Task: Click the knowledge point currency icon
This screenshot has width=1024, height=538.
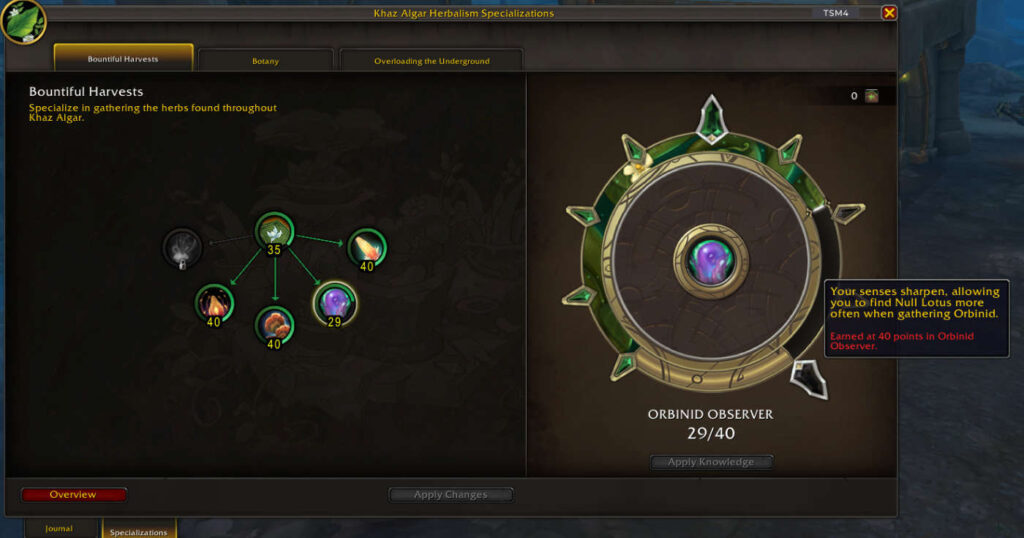Action: 872,96
